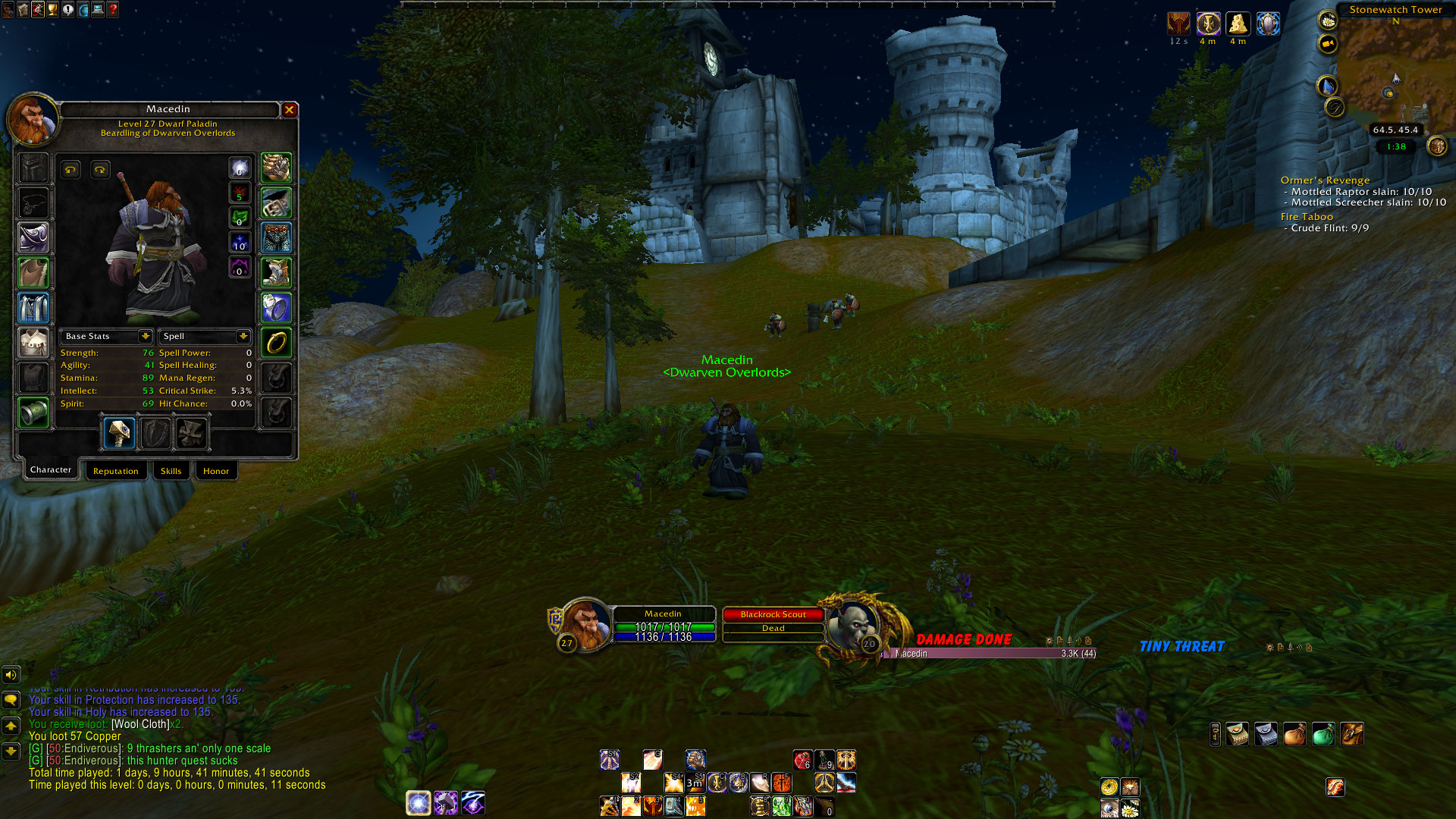Image resolution: width=1456 pixels, height=819 pixels.
Task: Click the camera button beside the minimap
Action: point(1327,44)
